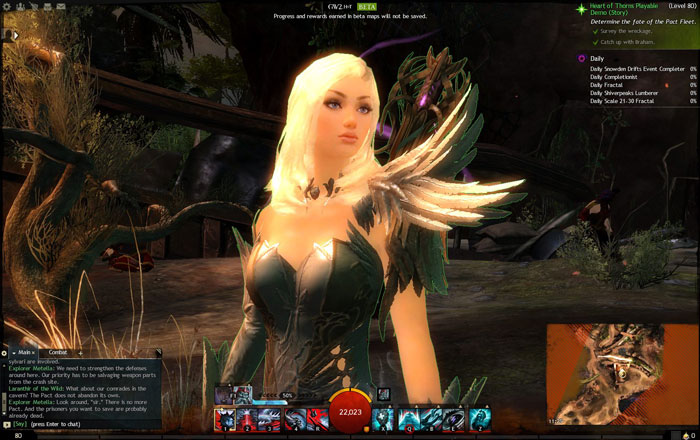Expand the Daily achievements header
This screenshot has width=700, height=440.
pyautogui.click(x=597, y=59)
